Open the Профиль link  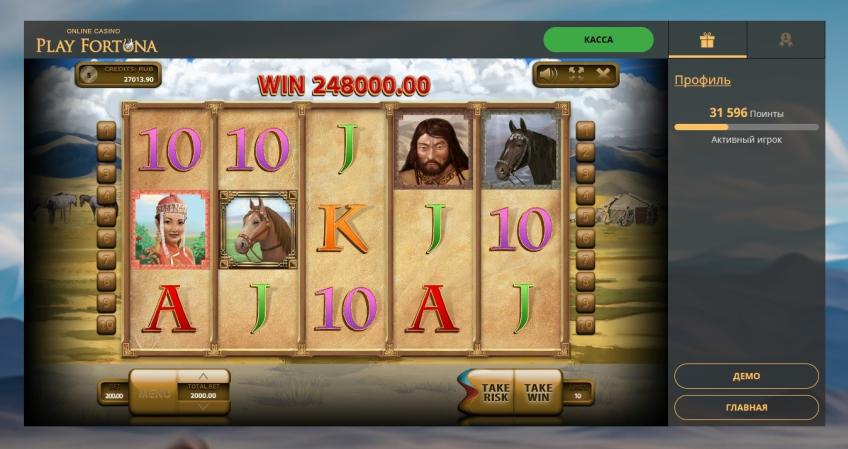(702, 80)
